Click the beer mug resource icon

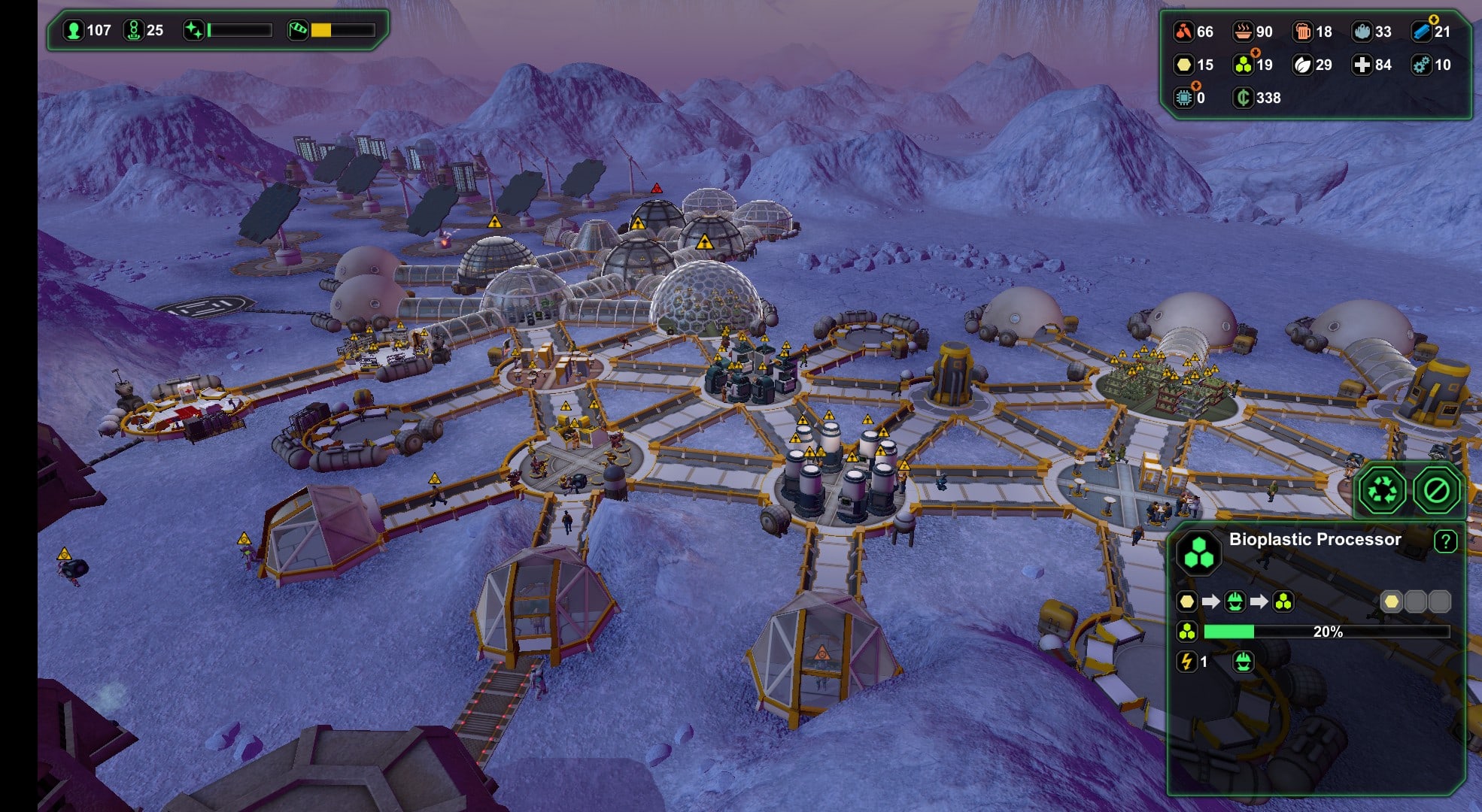1302,32
